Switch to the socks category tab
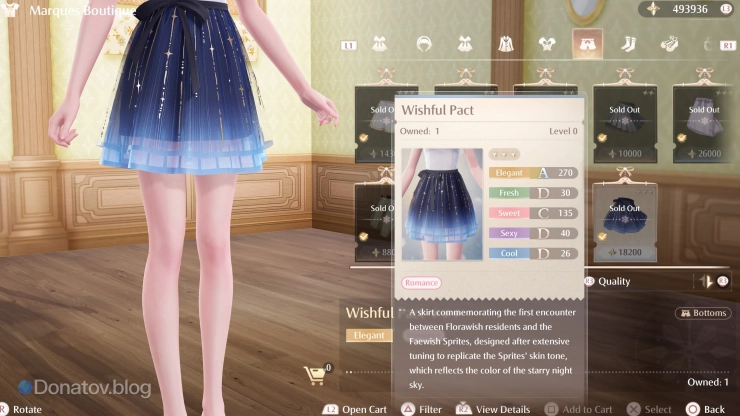This screenshot has width=740, height=416. [628, 44]
